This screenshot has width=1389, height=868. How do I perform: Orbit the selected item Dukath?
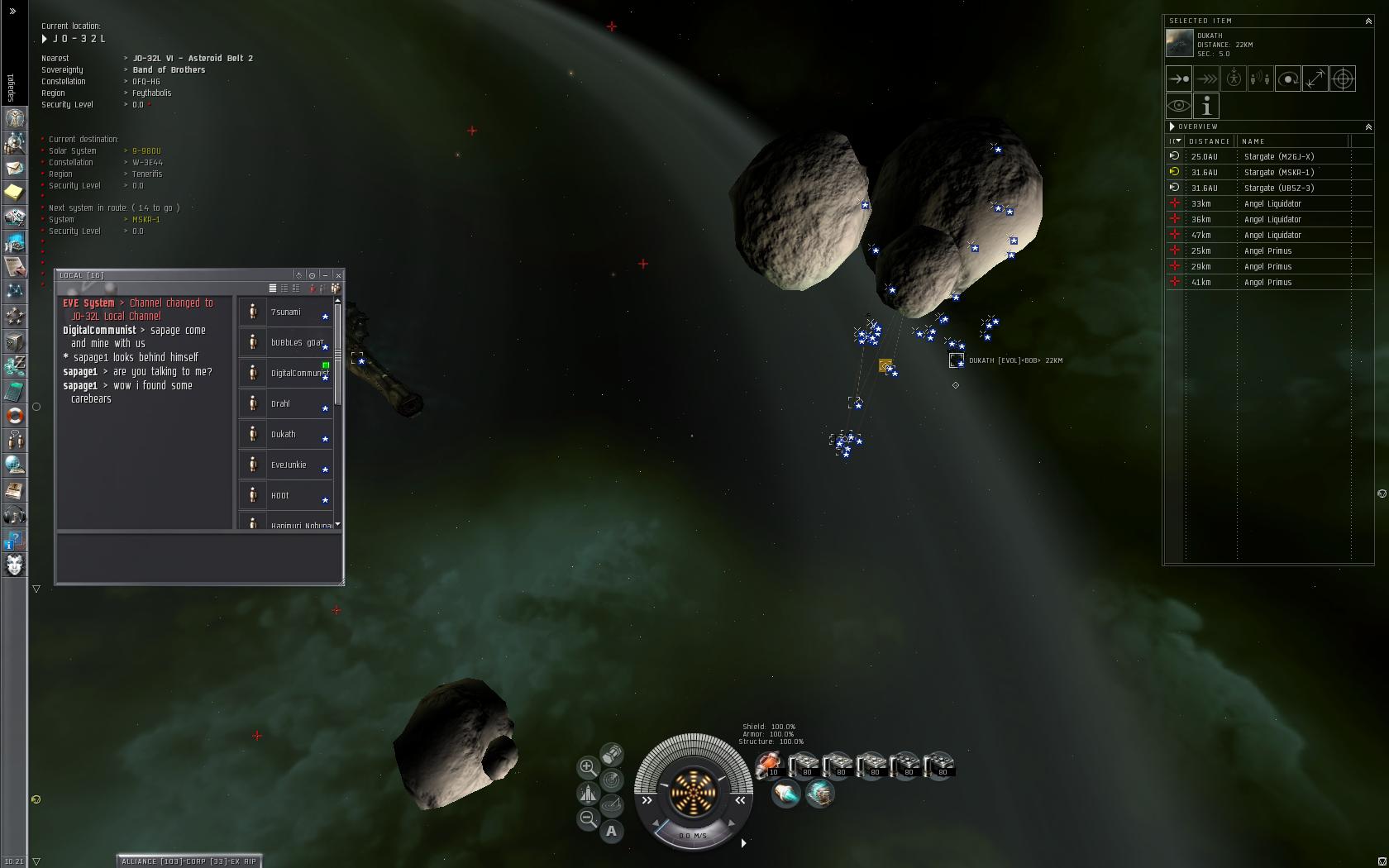coord(1287,79)
